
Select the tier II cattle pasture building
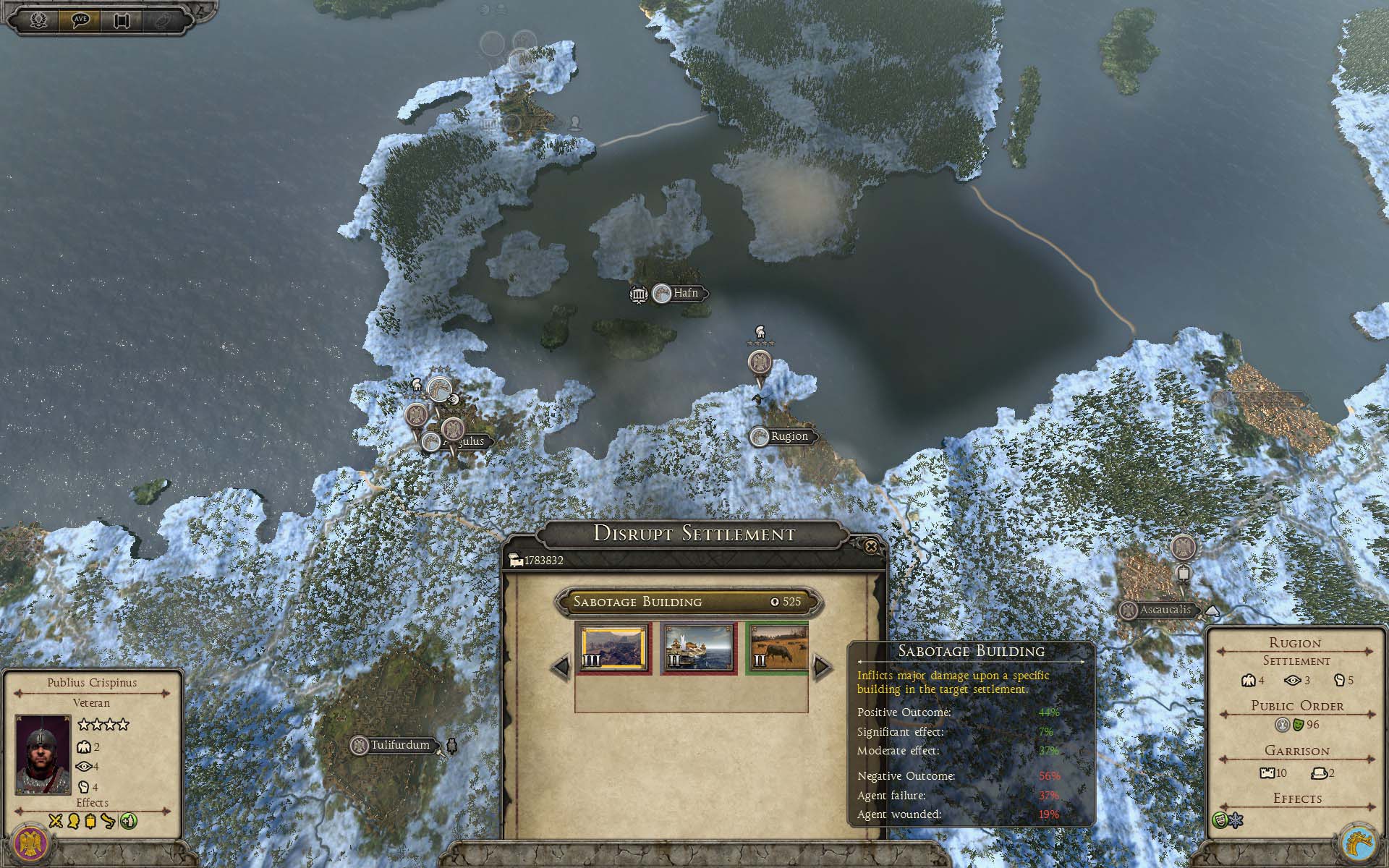(x=778, y=648)
